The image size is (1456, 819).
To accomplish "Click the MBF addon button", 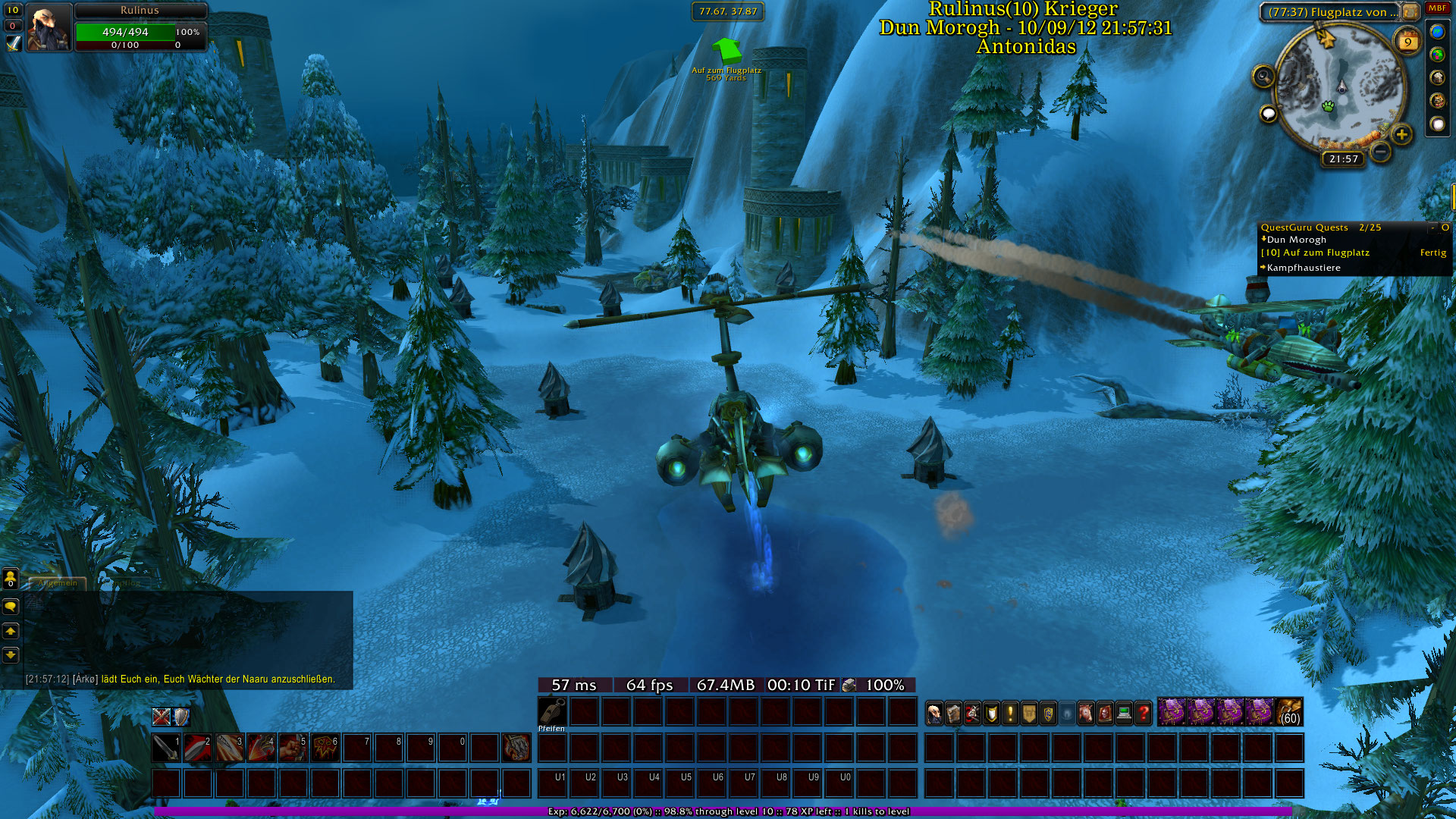I will point(1437,8).
